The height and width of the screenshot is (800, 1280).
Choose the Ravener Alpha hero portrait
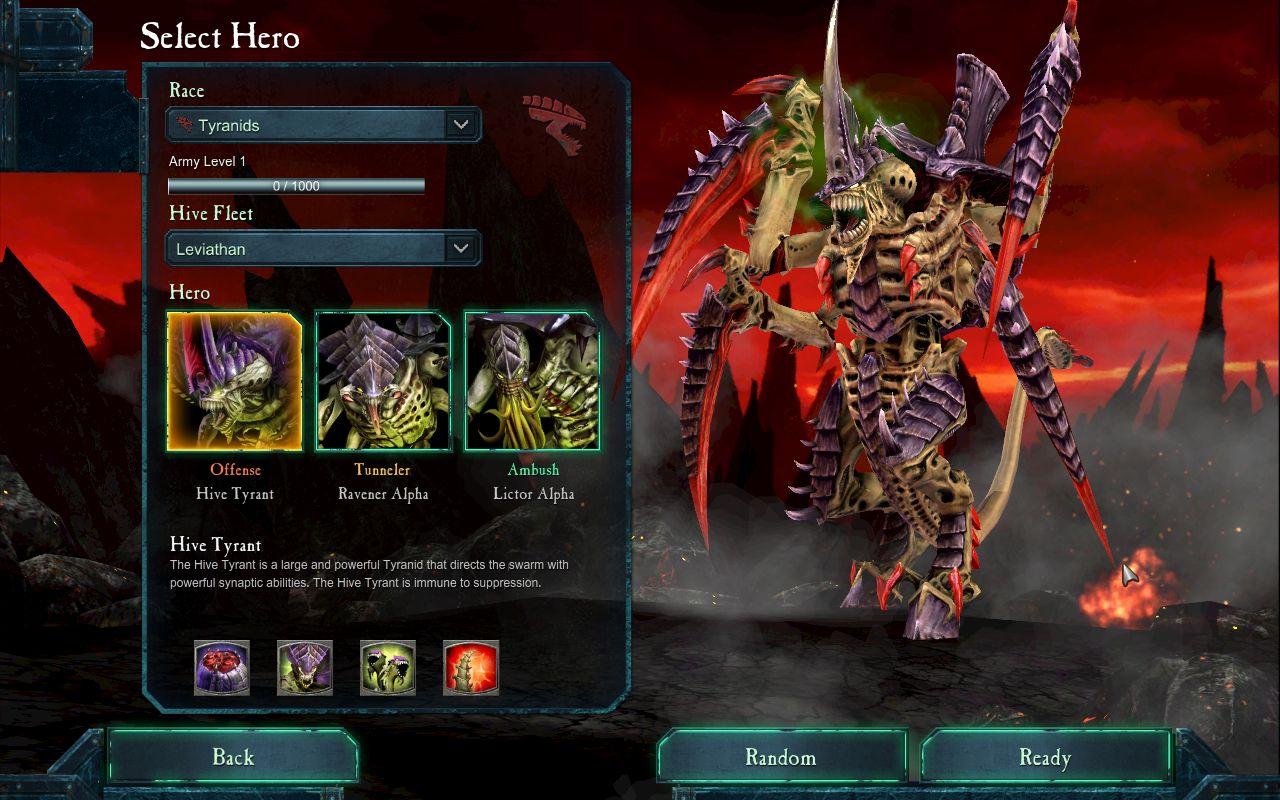383,381
